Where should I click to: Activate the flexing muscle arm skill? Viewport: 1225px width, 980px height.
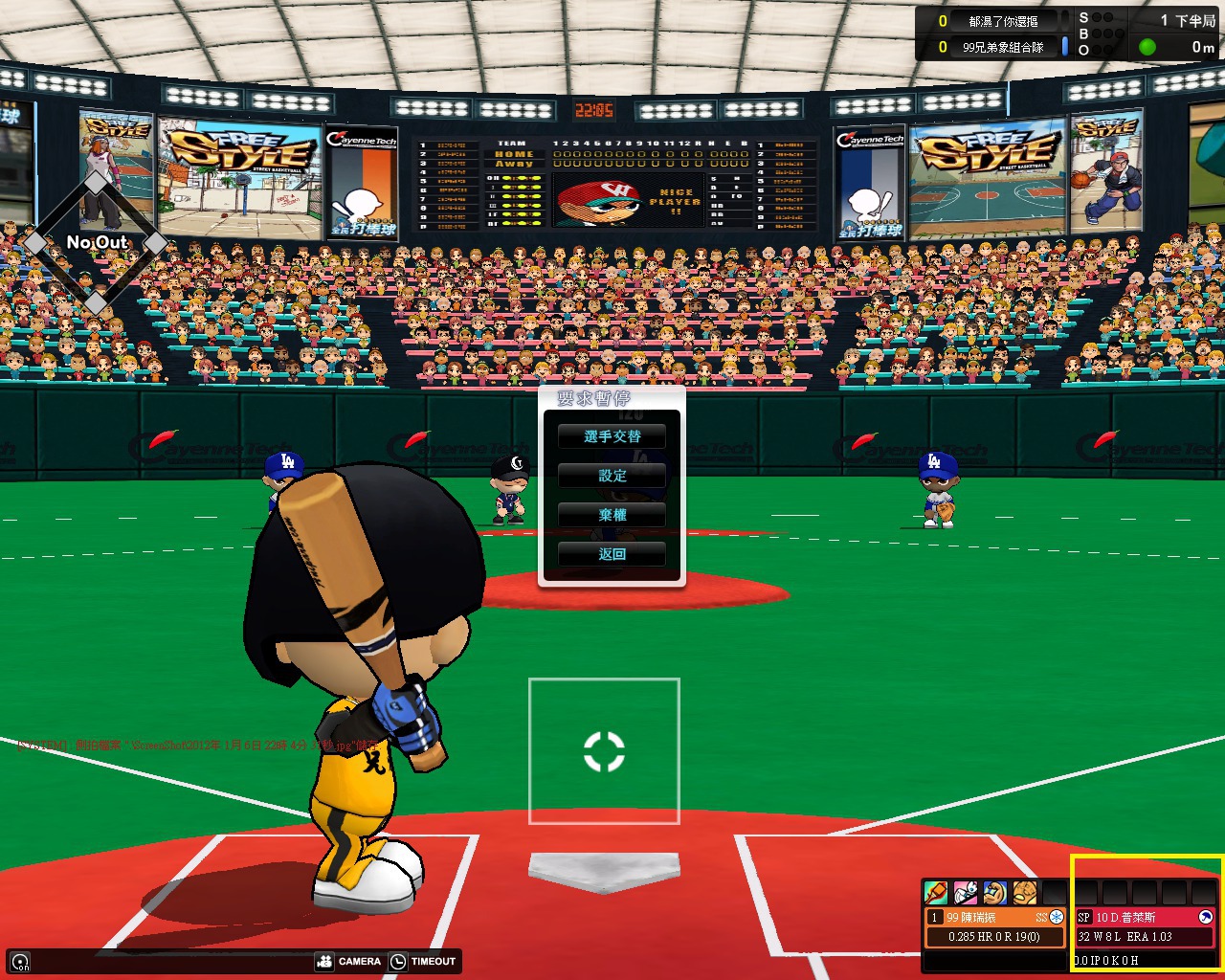point(995,893)
